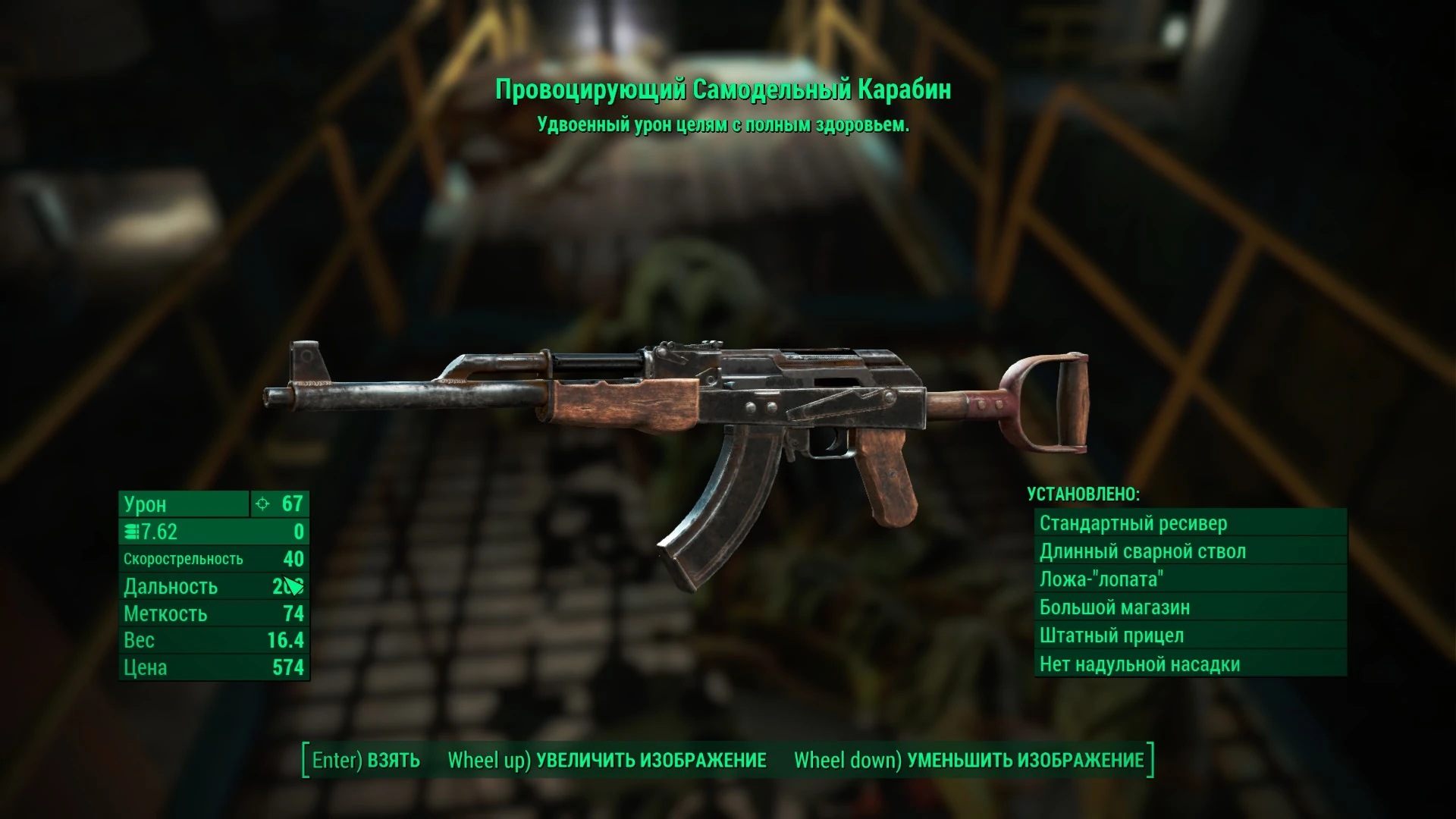This screenshot has height=819, width=1456.
Task: Click the crosshair icon next to Урон
Action: tap(261, 504)
